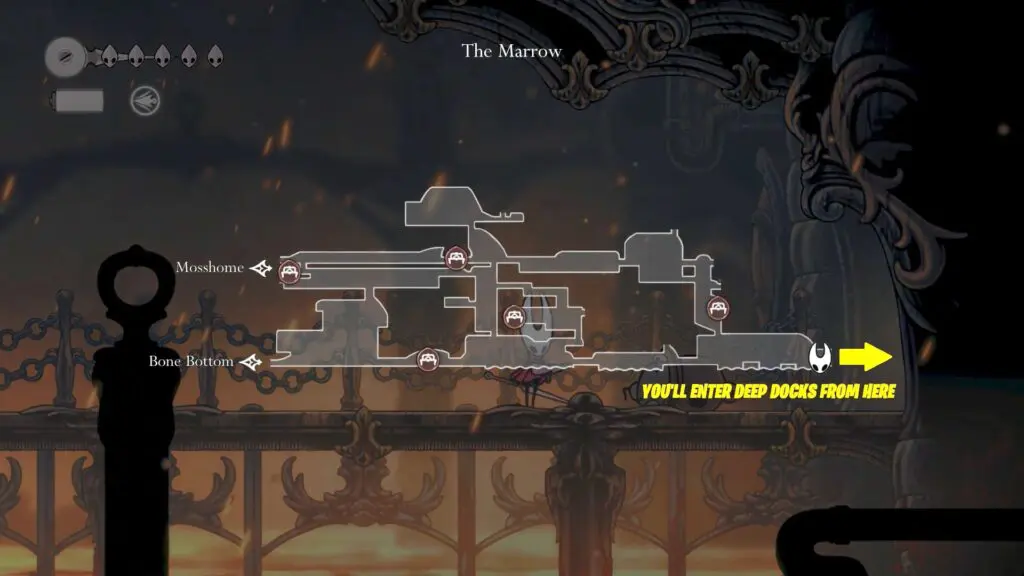Select the Bone Bottom exit arrow marker
Image resolution: width=1024 pixels, height=576 pixels.
pos(251,362)
